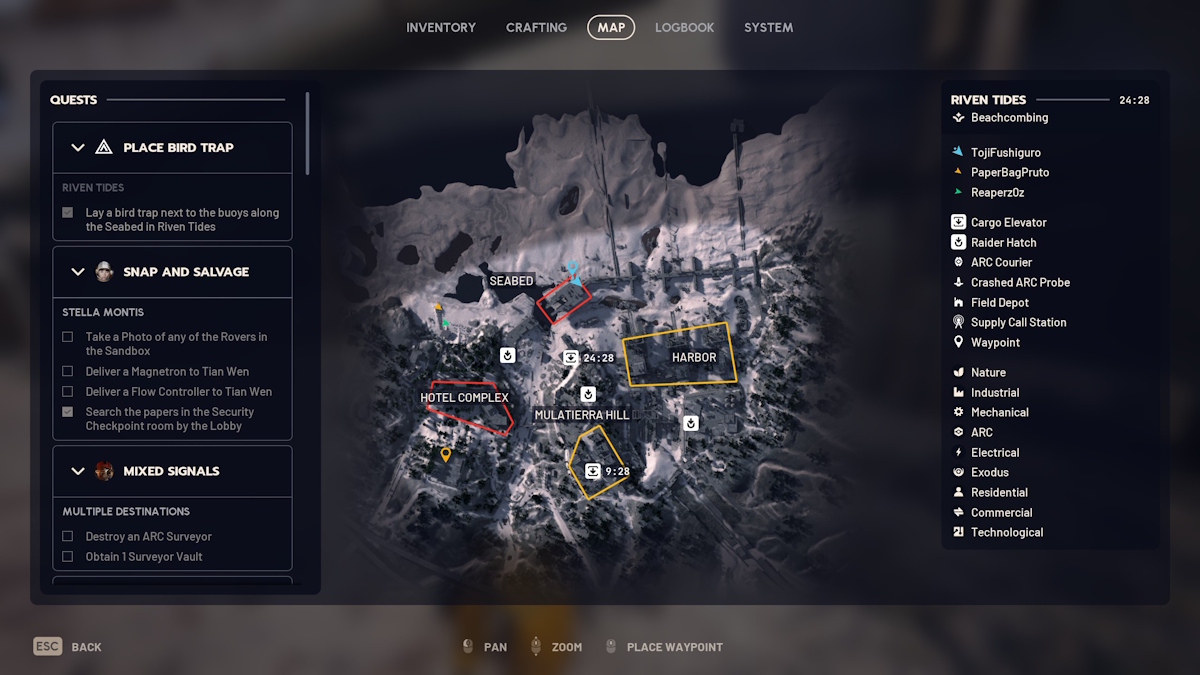The image size is (1200, 675).
Task: Click the Industrial loot category
Action: click(x=995, y=392)
